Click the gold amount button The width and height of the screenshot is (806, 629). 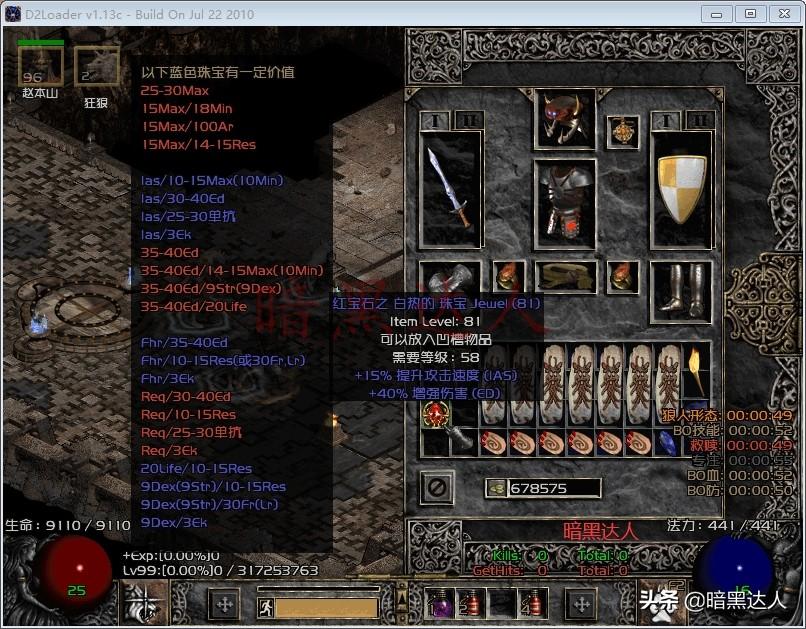(x=498, y=488)
